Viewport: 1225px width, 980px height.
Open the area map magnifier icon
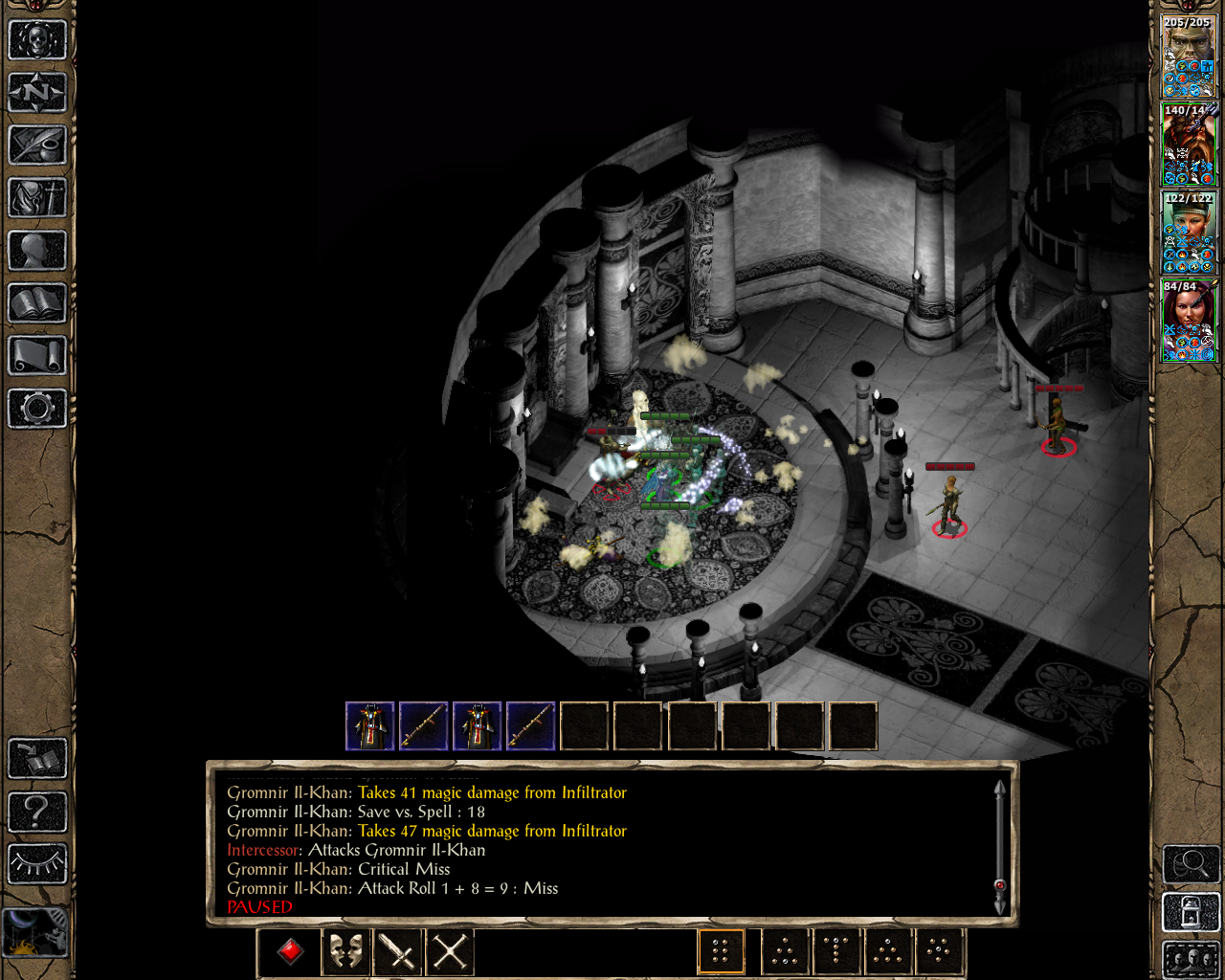click(1190, 863)
